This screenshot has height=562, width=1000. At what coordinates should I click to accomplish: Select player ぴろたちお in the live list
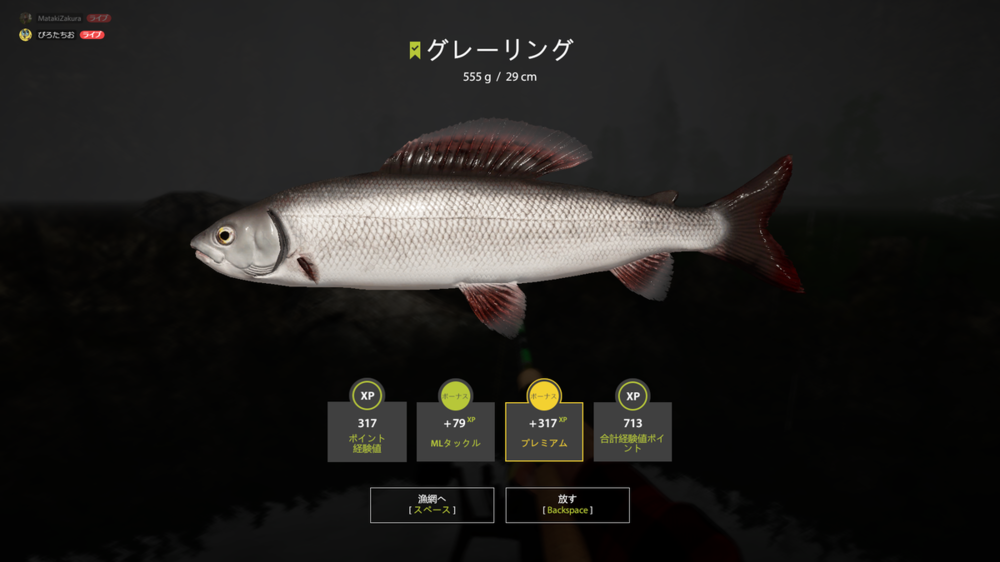click(56, 35)
